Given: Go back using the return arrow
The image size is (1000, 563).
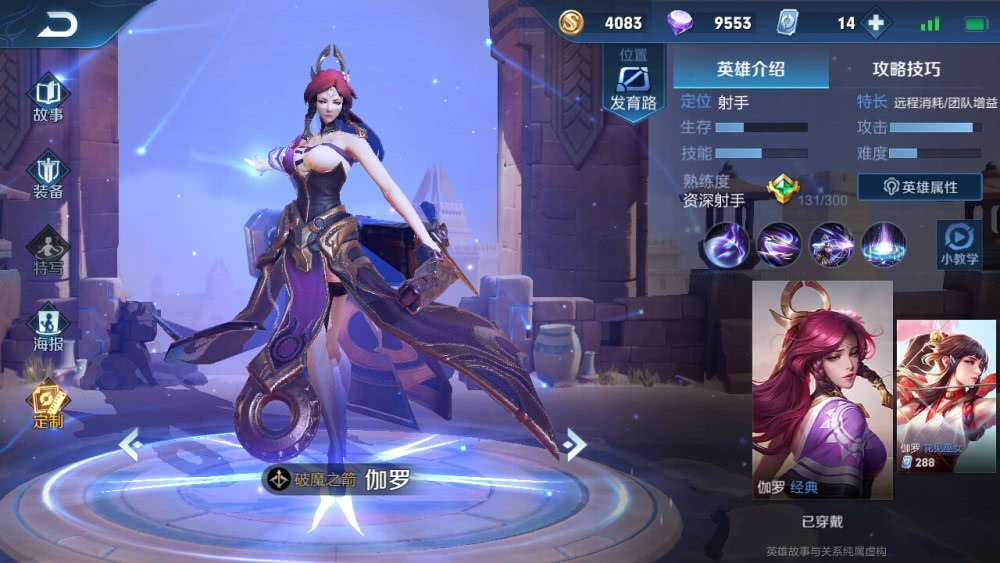Looking at the screenshot, I should (x=58, y=24).
